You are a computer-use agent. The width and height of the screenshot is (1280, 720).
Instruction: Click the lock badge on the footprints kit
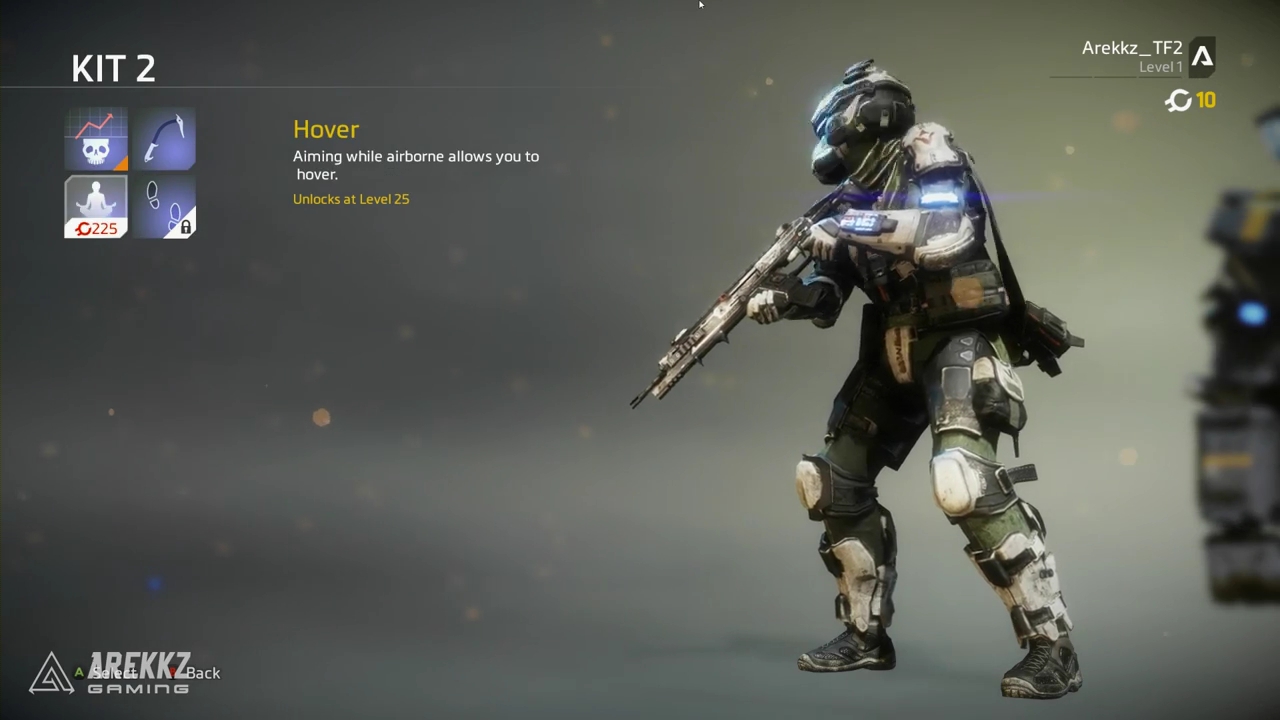tap(186, 226)
